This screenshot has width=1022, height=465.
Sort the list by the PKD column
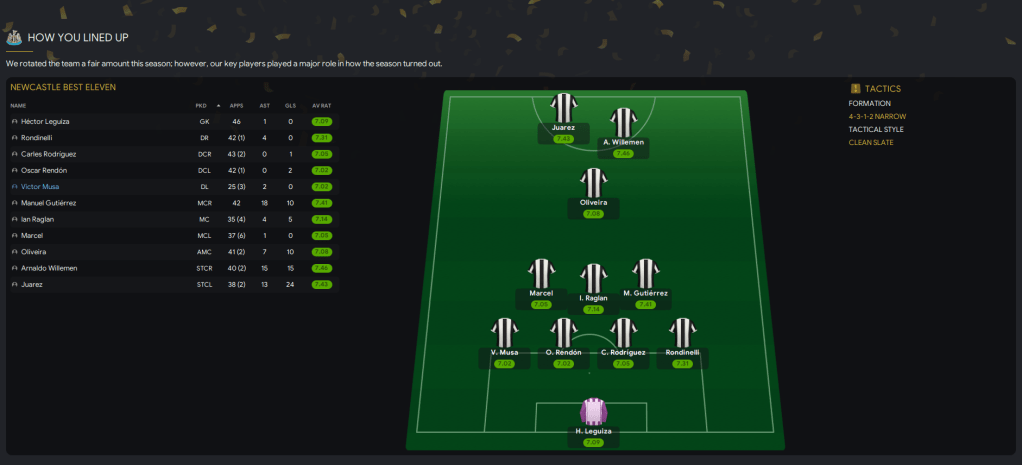[201, 105]
